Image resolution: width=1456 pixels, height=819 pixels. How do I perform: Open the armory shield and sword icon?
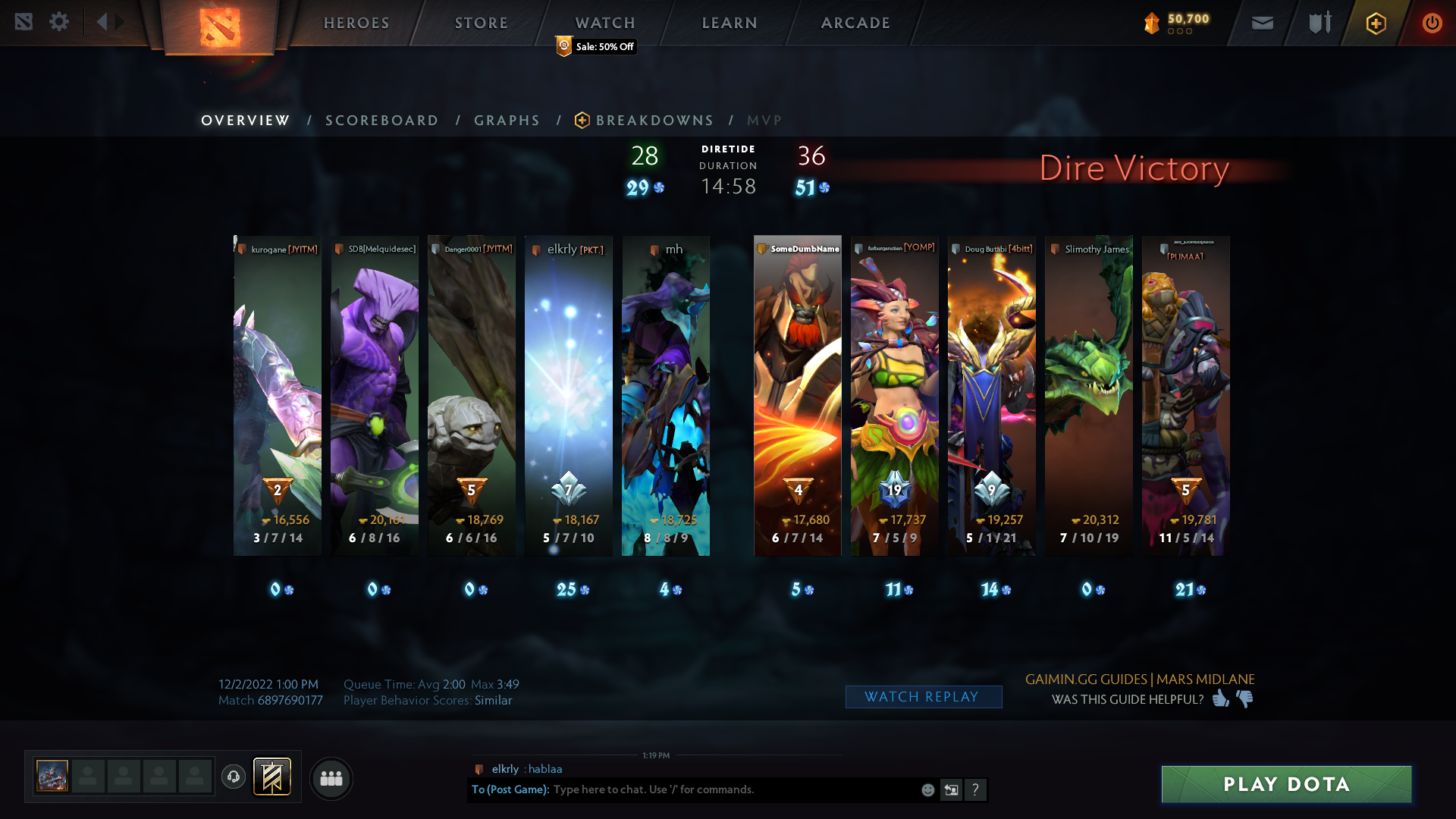[x=1318, y=23]
